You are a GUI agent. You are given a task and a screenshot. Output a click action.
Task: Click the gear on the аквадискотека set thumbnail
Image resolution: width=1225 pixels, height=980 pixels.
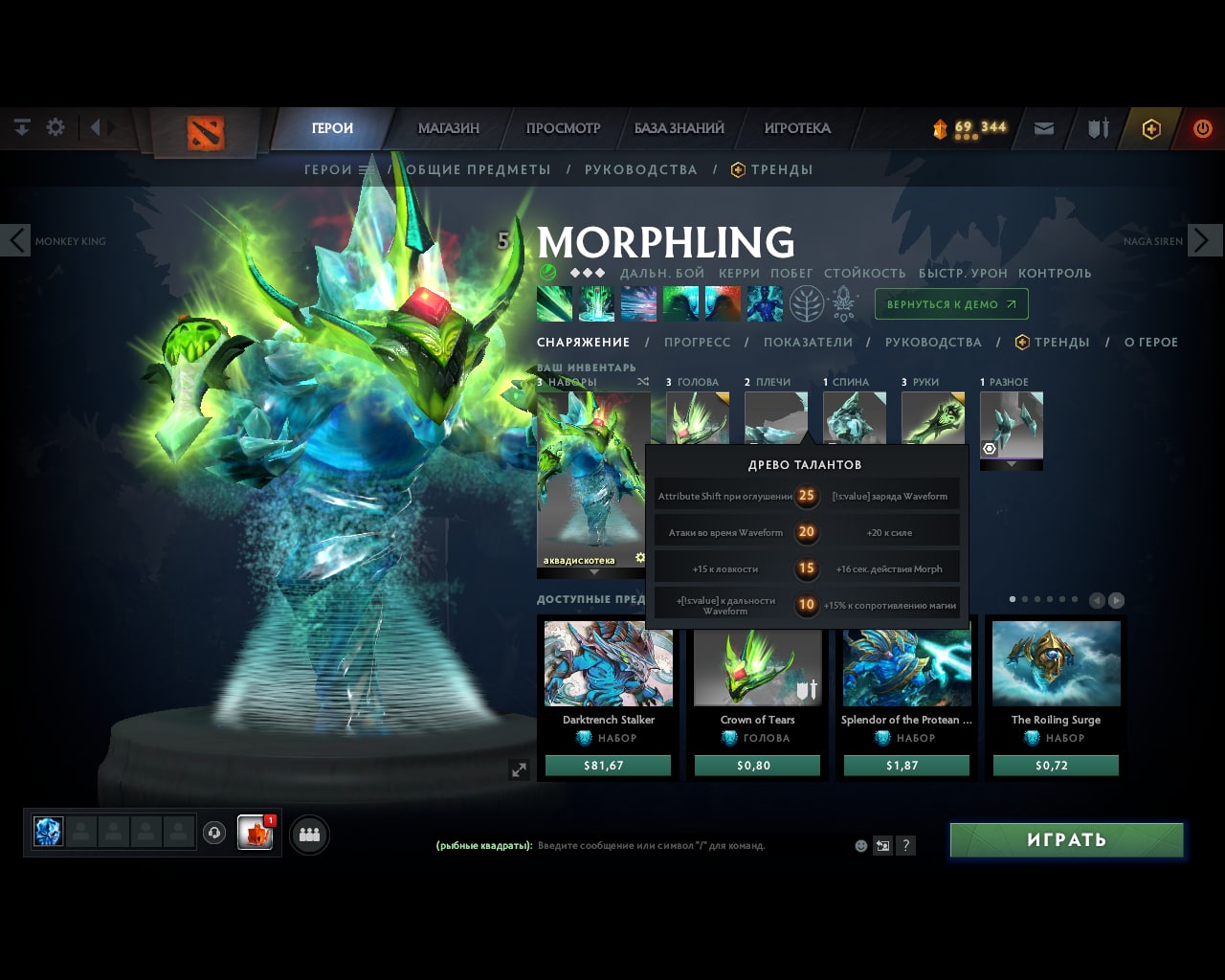639,556
